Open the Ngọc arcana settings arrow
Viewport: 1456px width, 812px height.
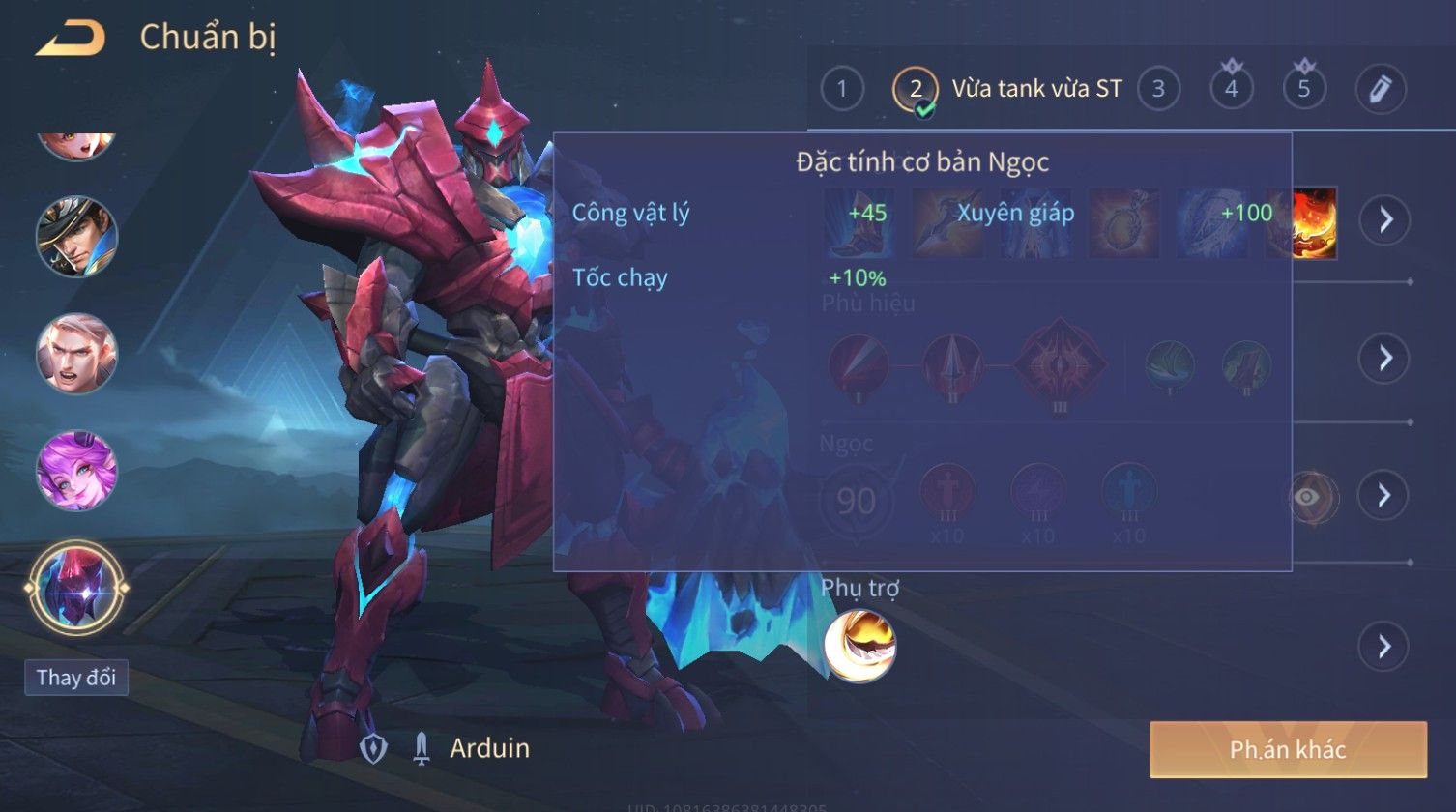click(x=1383, y=496)
